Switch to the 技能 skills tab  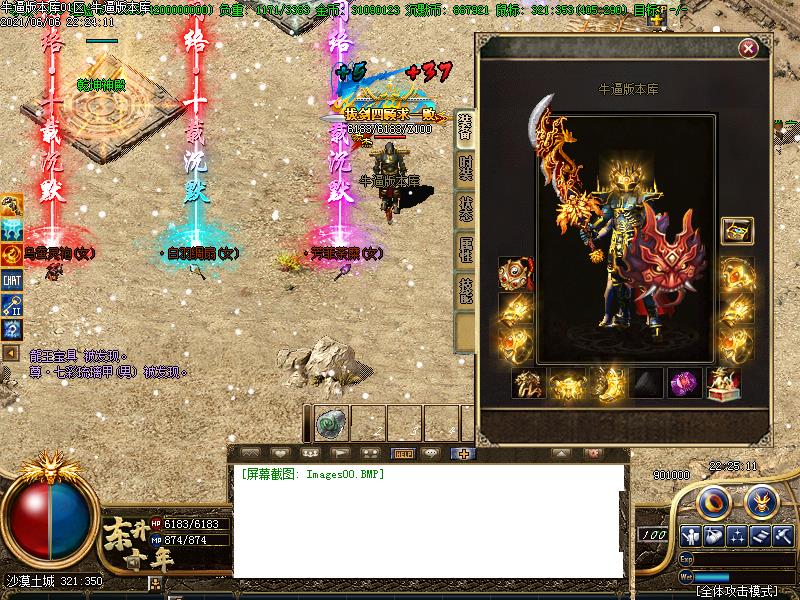[465, 290]
